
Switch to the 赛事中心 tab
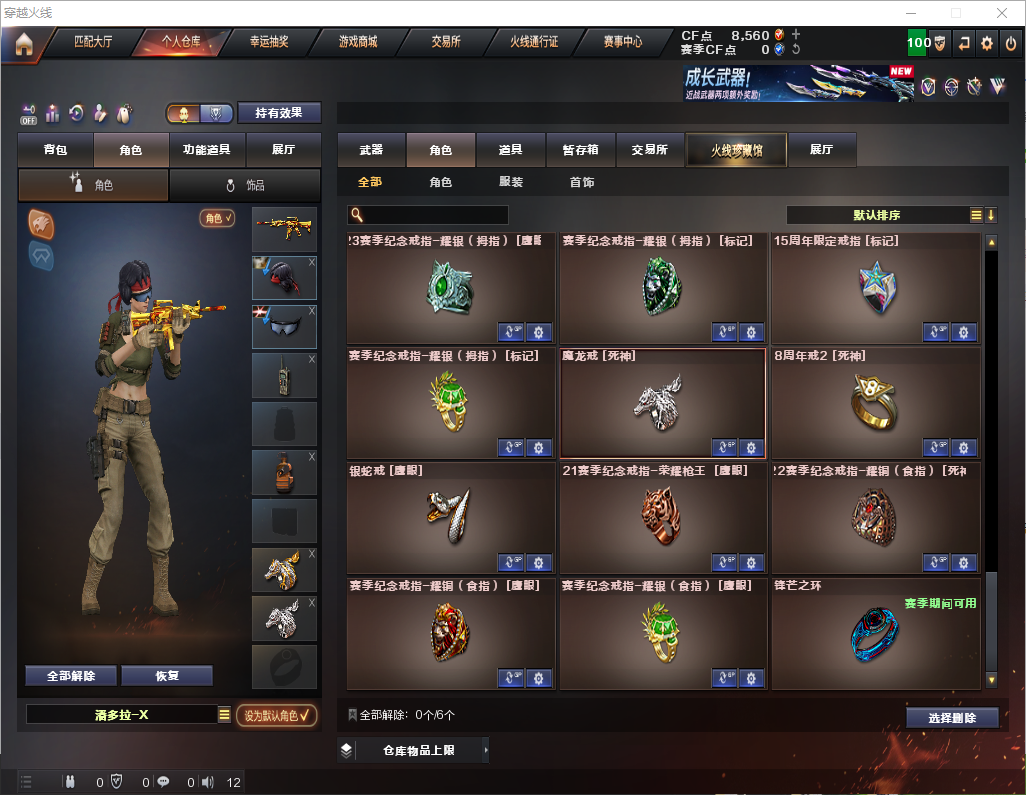(622, 43)
